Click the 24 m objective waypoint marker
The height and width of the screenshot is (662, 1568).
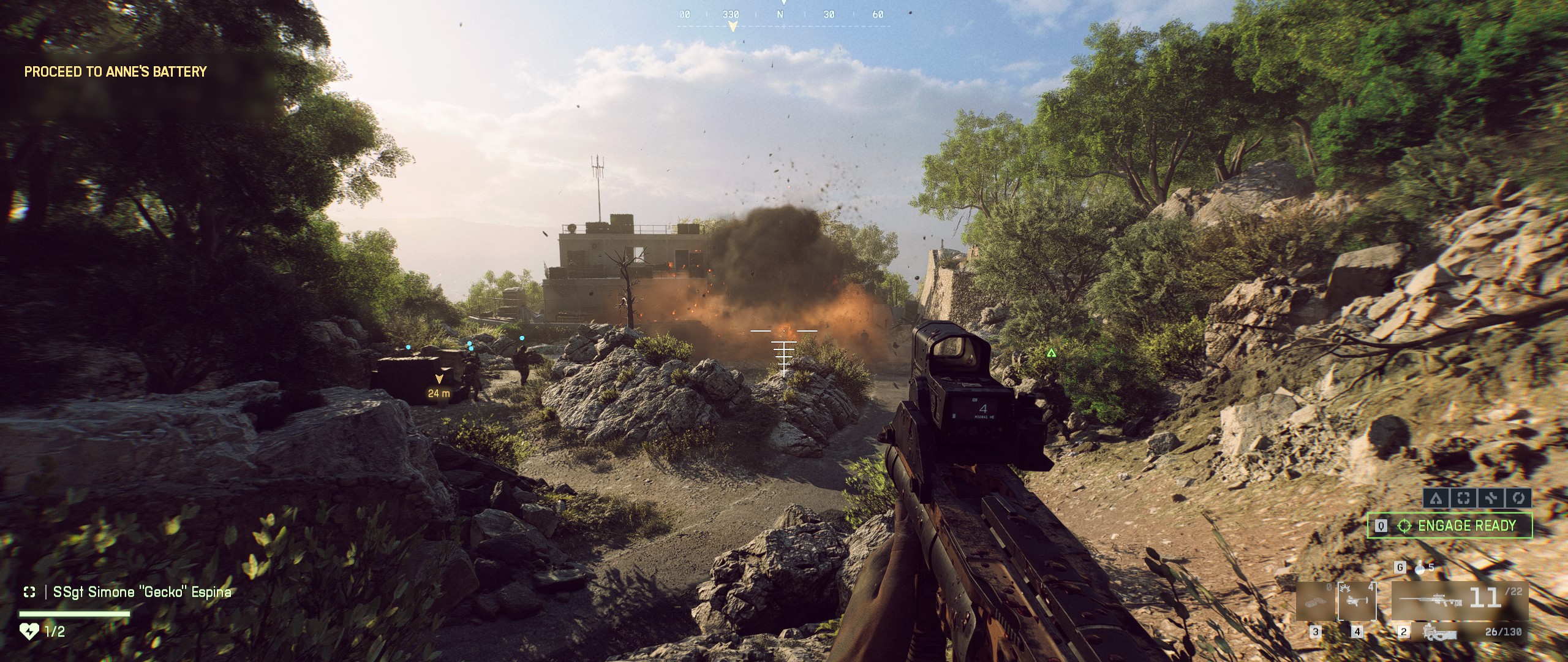click(439, 386)
